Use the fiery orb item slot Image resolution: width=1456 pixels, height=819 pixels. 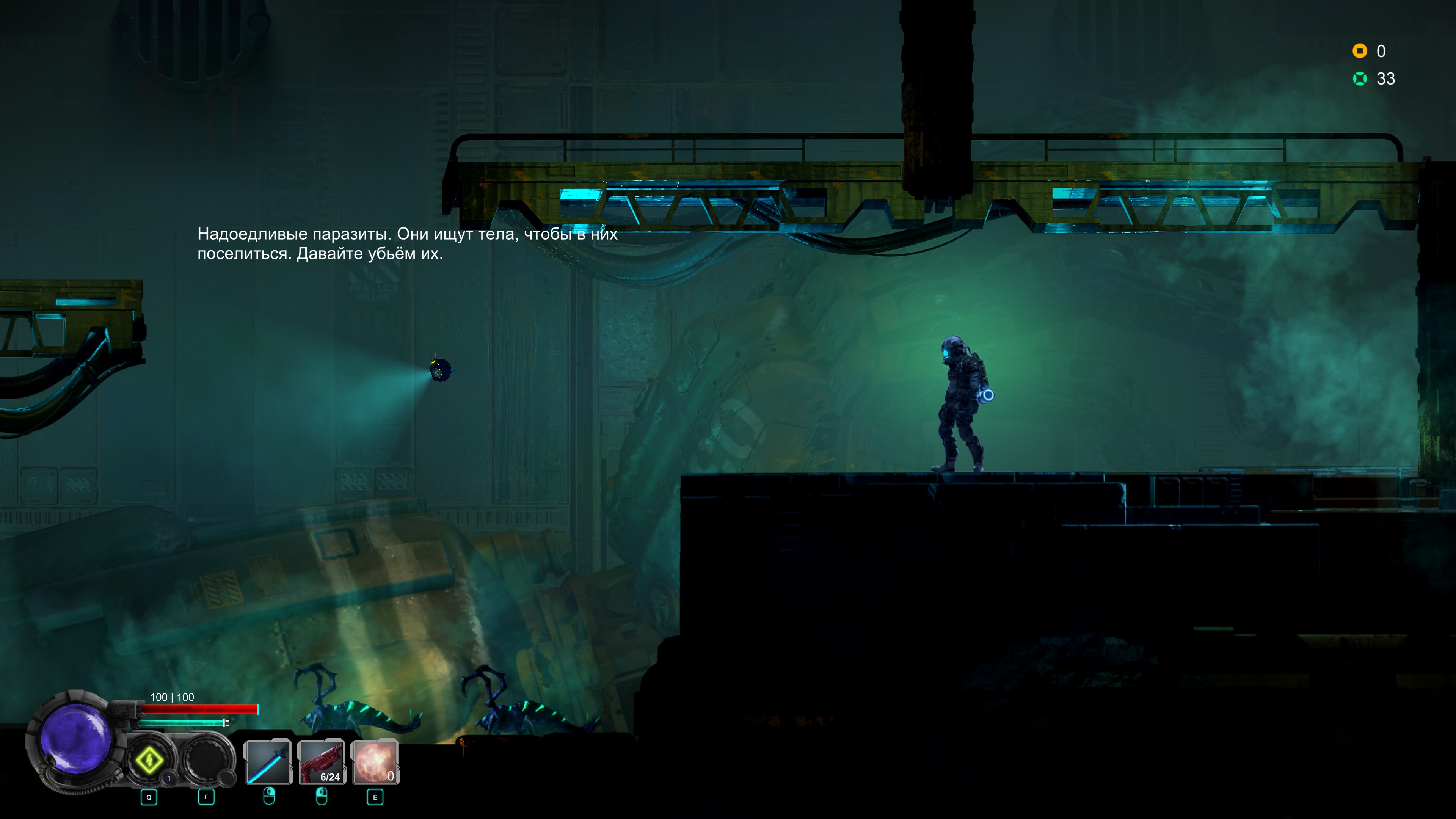375,762
